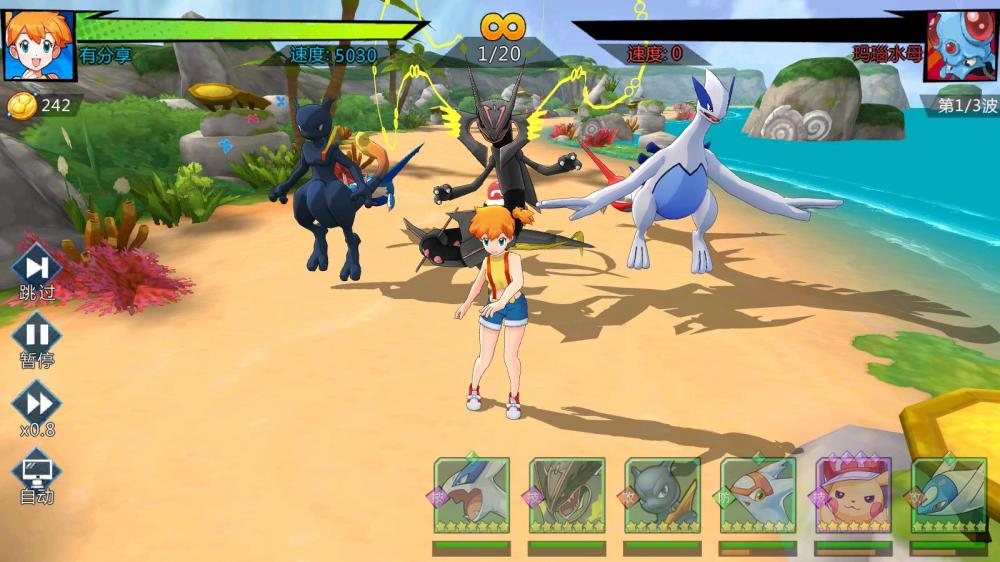The image size is (1000, 562).
Task: Select the Shadow Mewtwo team card
Action: 662,495
